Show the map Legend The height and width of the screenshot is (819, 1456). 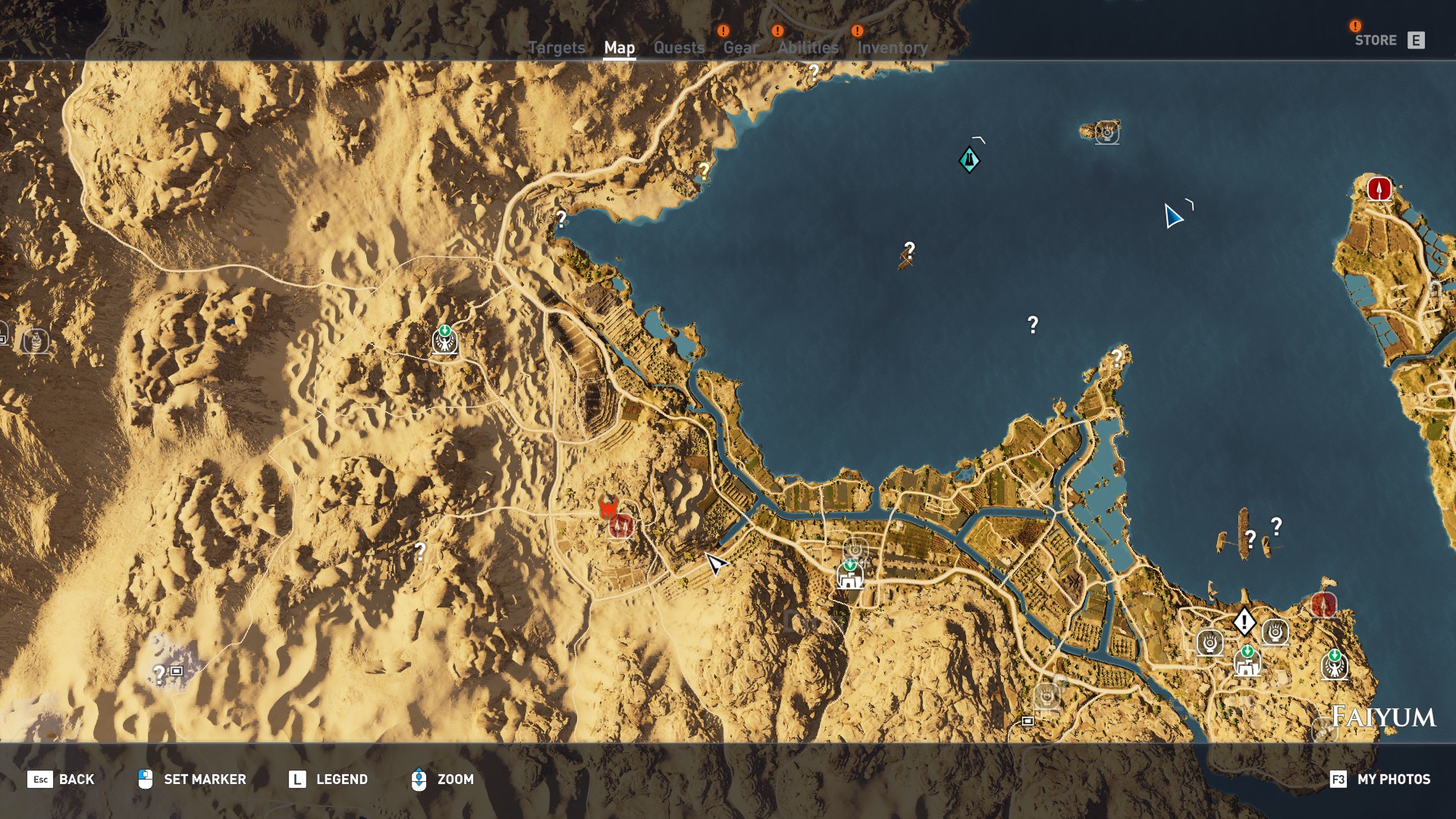tap(328, 779)
